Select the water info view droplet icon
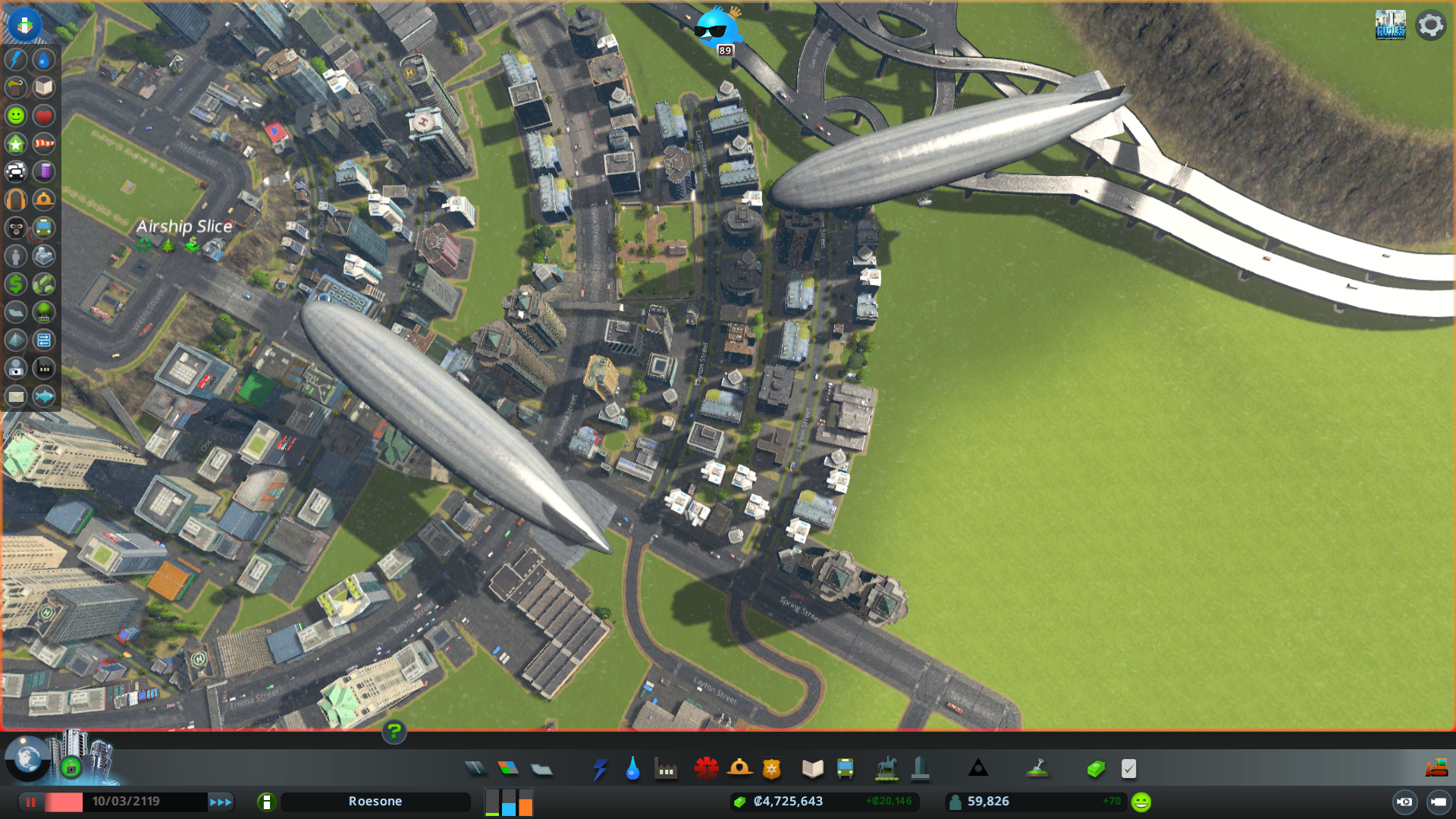 point(43,60)
